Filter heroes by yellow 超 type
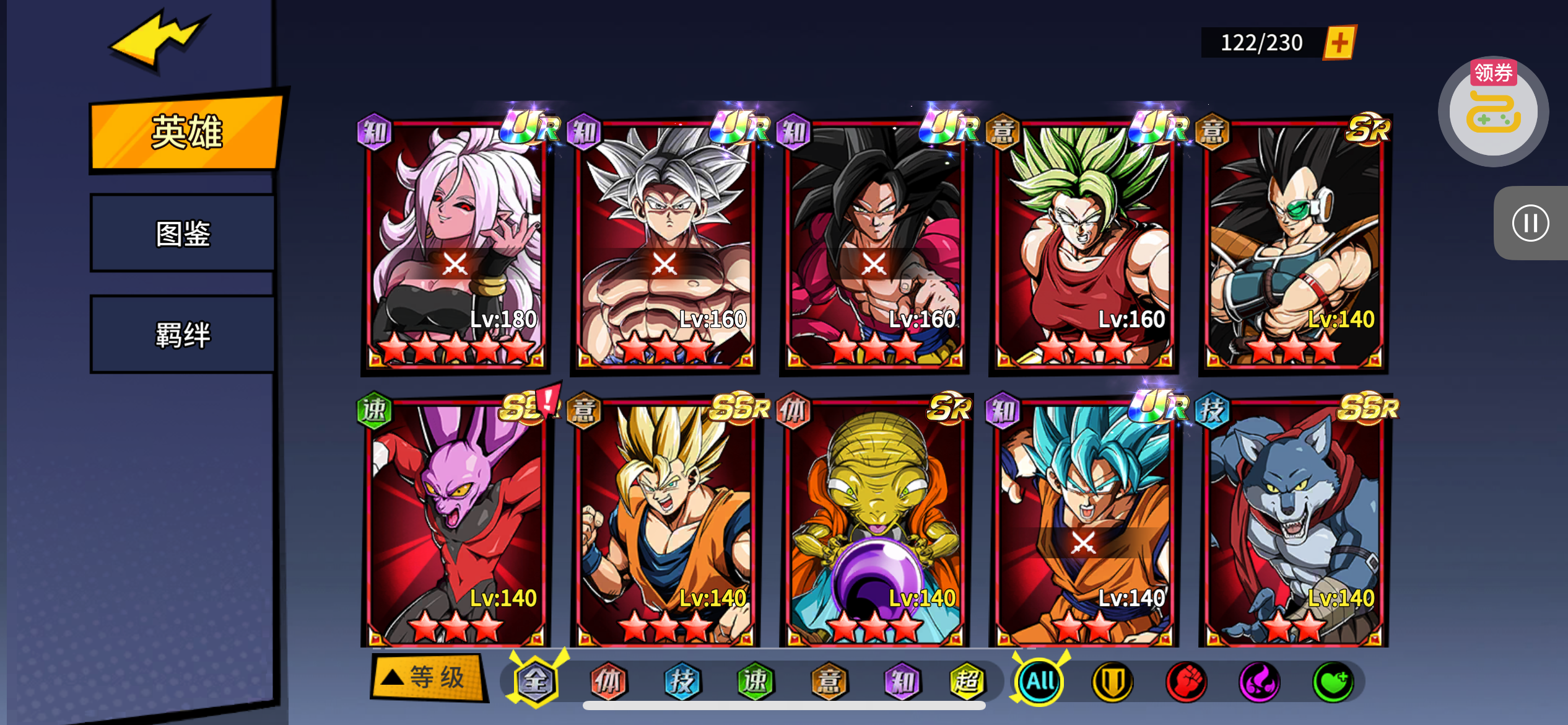The height and width of the screenshot is (725, 1568). (x=966, y=682)
